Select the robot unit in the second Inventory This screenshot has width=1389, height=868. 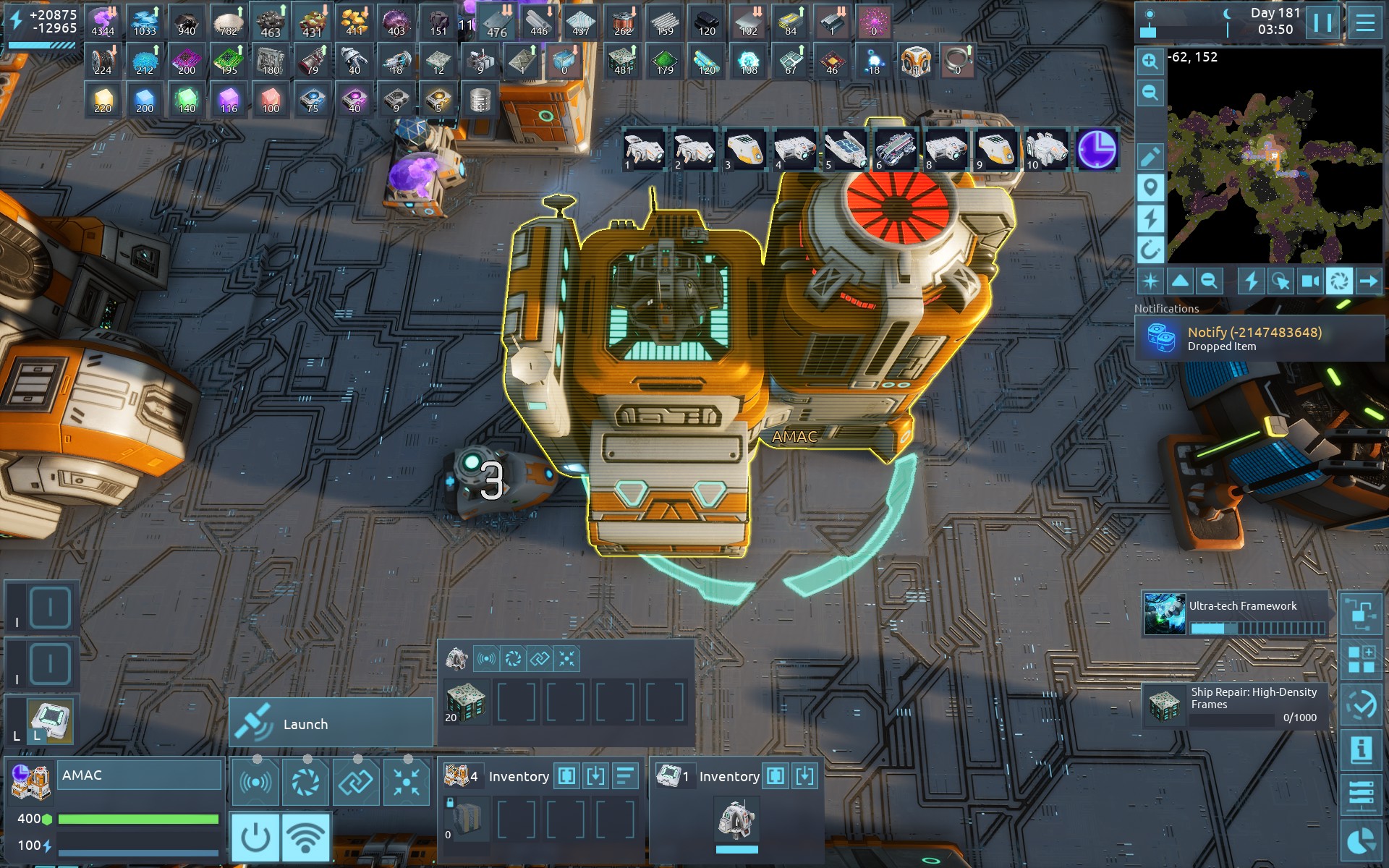pyautogui.click(x=736, y=821)
